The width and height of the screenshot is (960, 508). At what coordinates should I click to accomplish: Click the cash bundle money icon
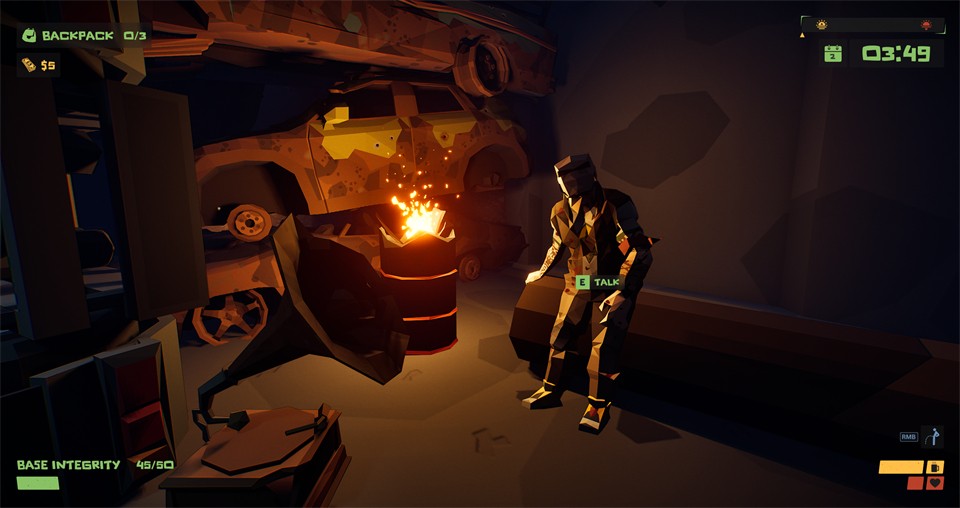[27, 65]
